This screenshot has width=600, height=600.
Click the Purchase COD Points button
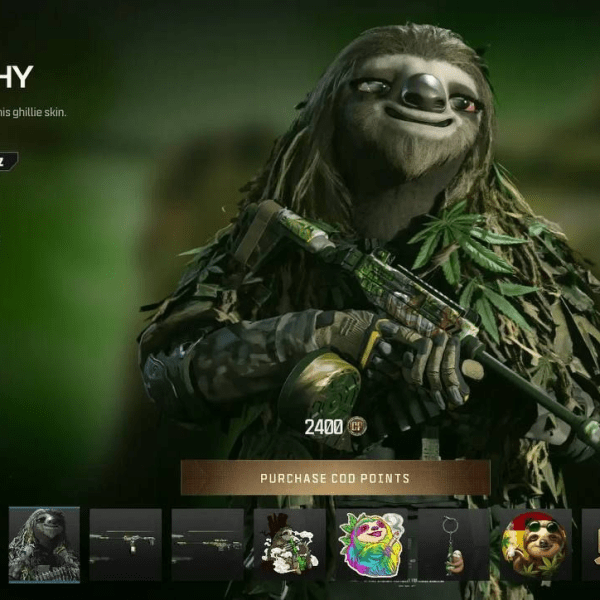[x=335, y=478]
